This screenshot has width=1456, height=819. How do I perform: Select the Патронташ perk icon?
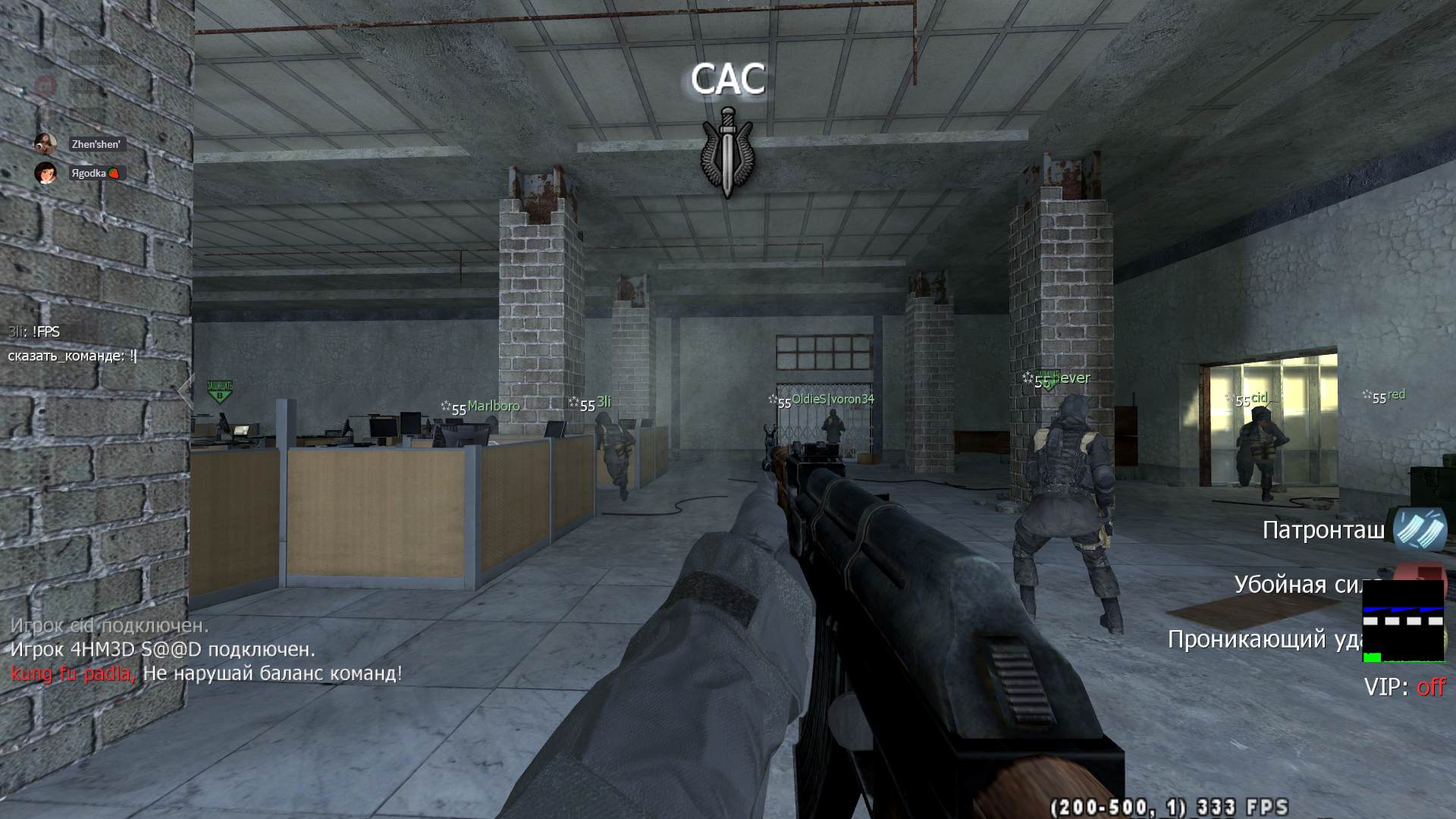pos(1420,529)
